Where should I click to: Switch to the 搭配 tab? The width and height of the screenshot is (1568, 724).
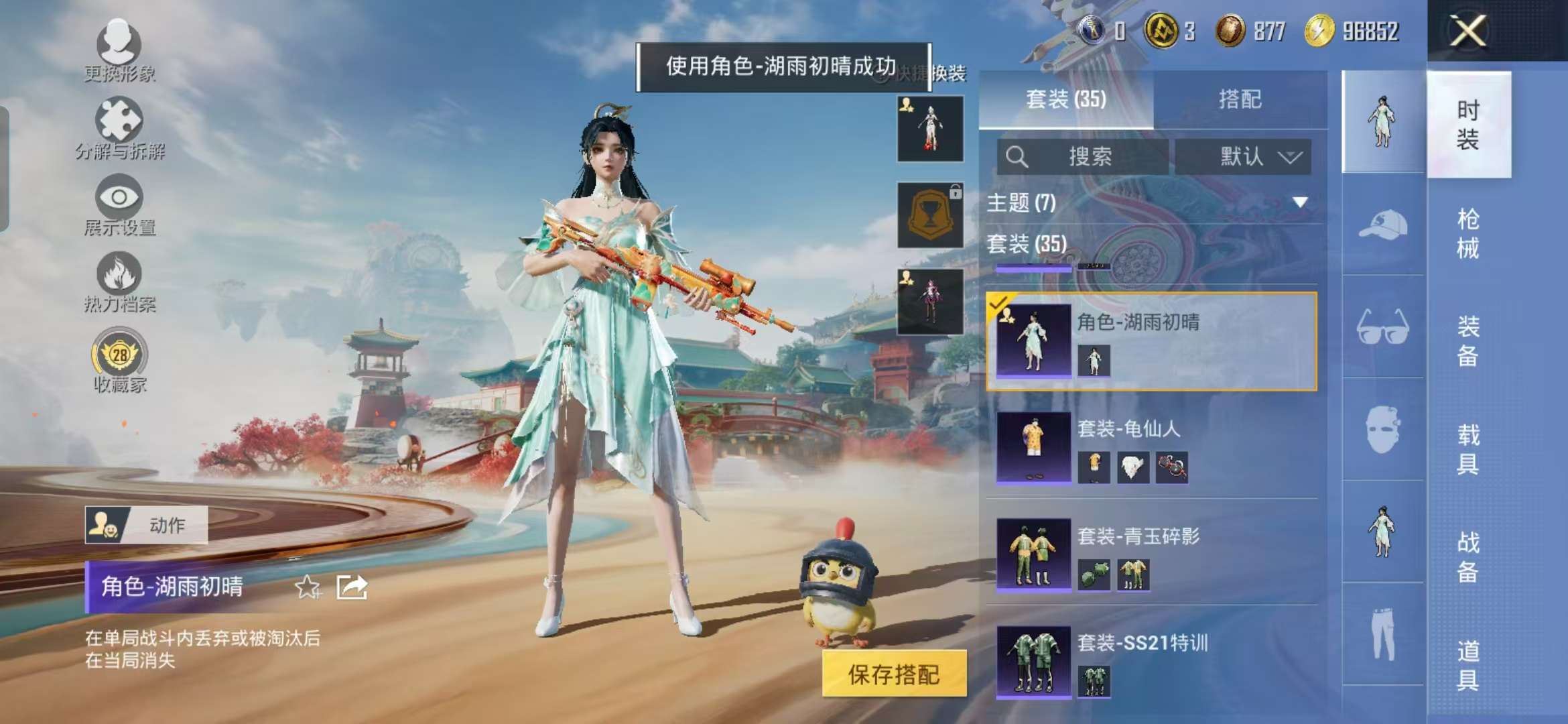(x=1243, y=99)
